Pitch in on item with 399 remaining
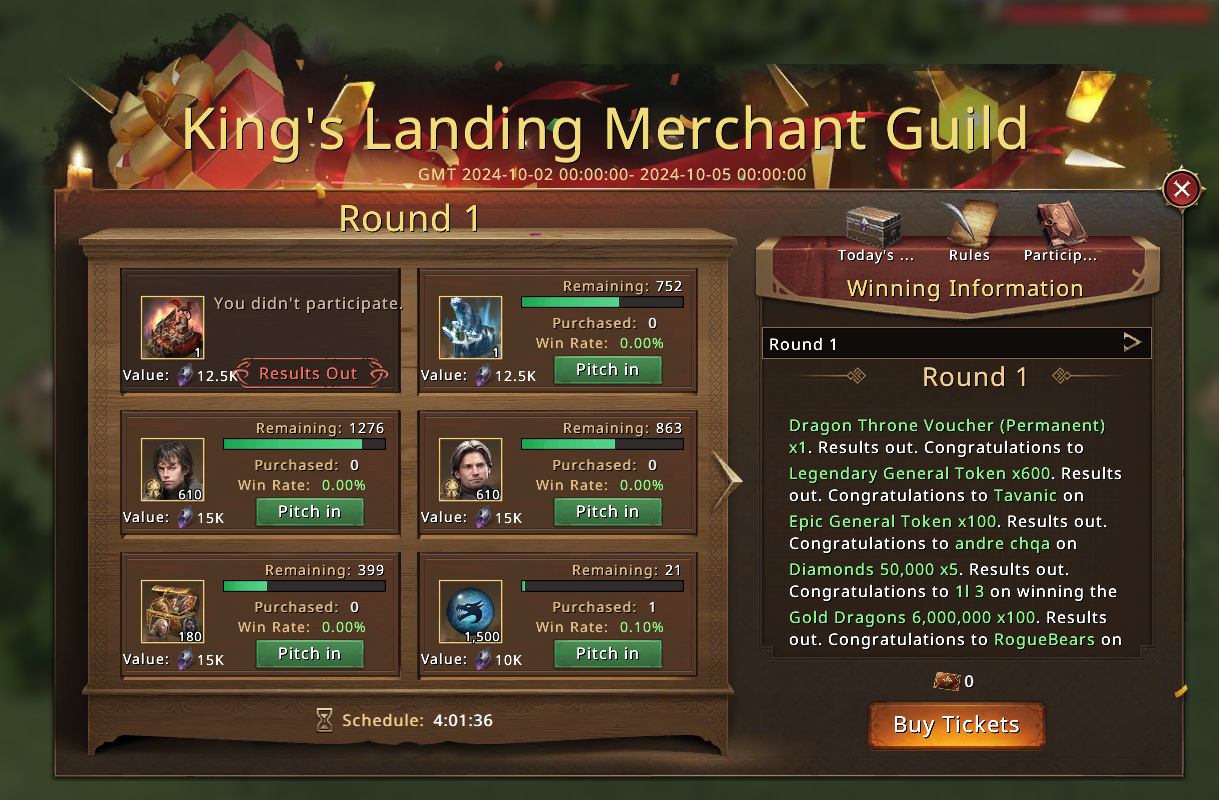This screenshot has height=800, width=1219. pyautogui.click(x=309, y=654)
